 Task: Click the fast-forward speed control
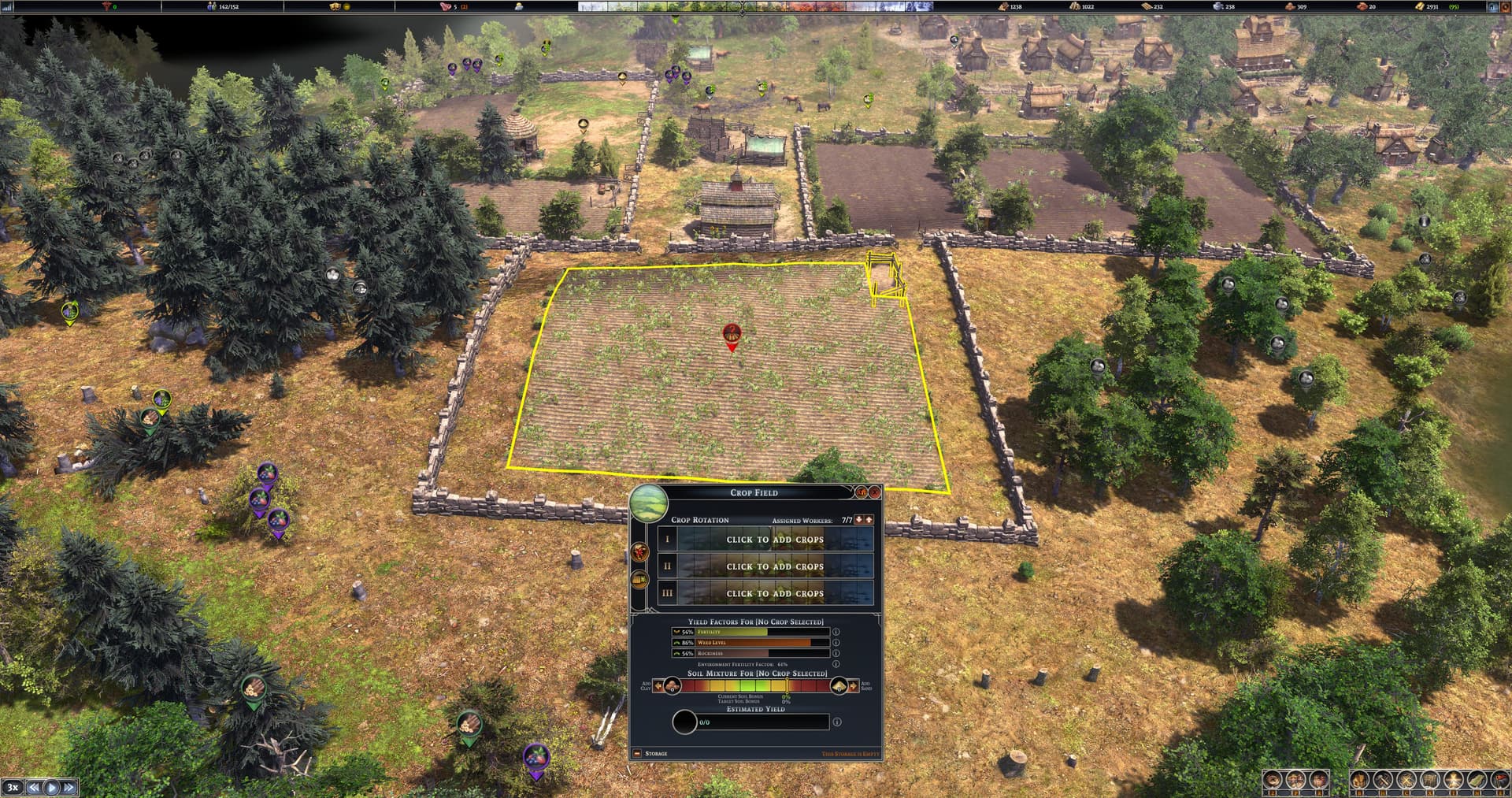coord(69,785)
